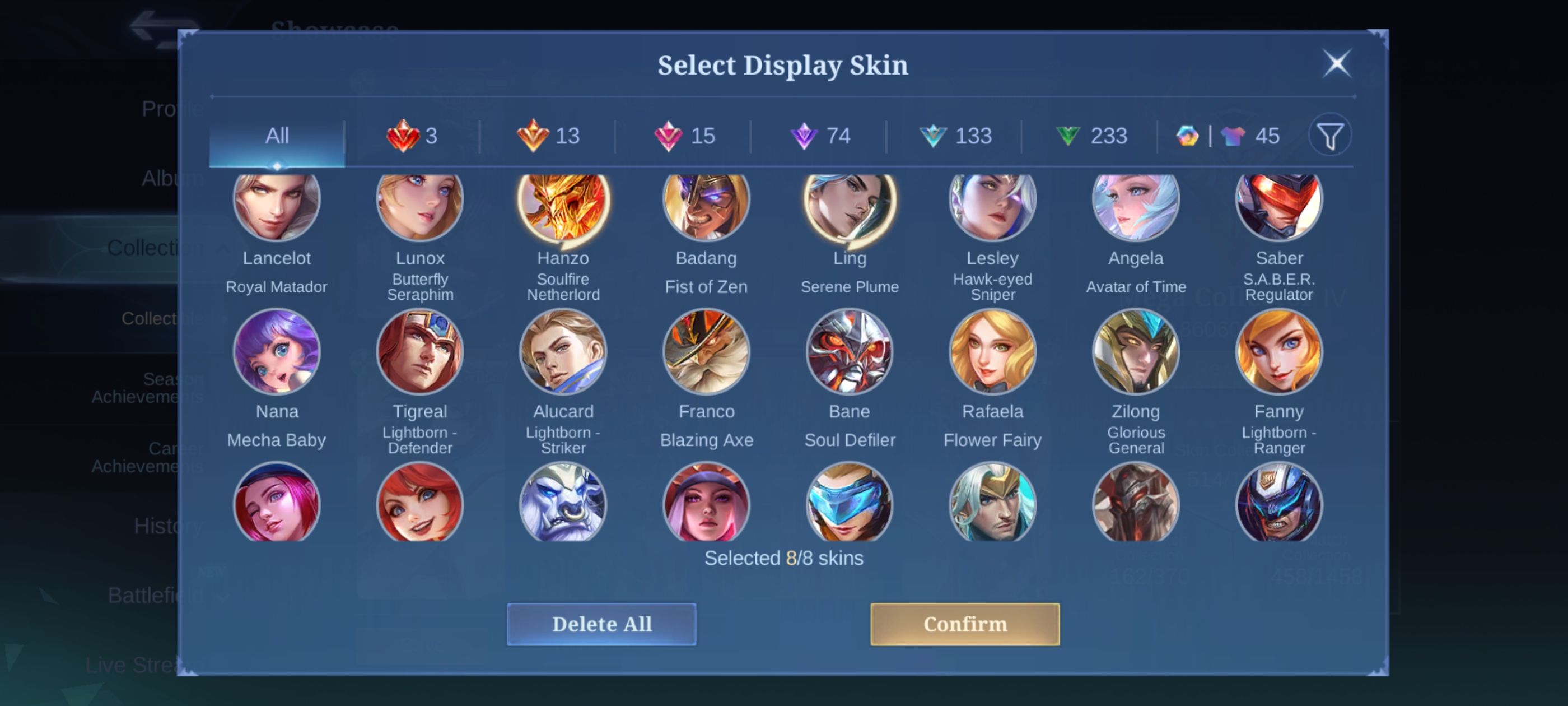This screenshot has width=1568, height=706.
Task: Select Franco's Blazing Axe skin
Action: click(706, 352)
